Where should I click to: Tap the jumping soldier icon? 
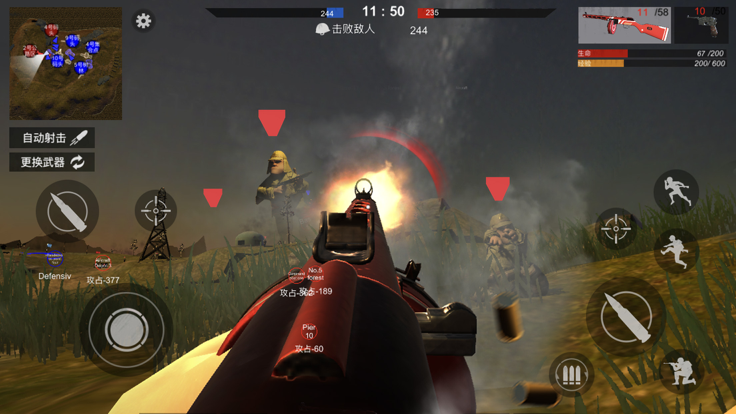coord(676,252)
